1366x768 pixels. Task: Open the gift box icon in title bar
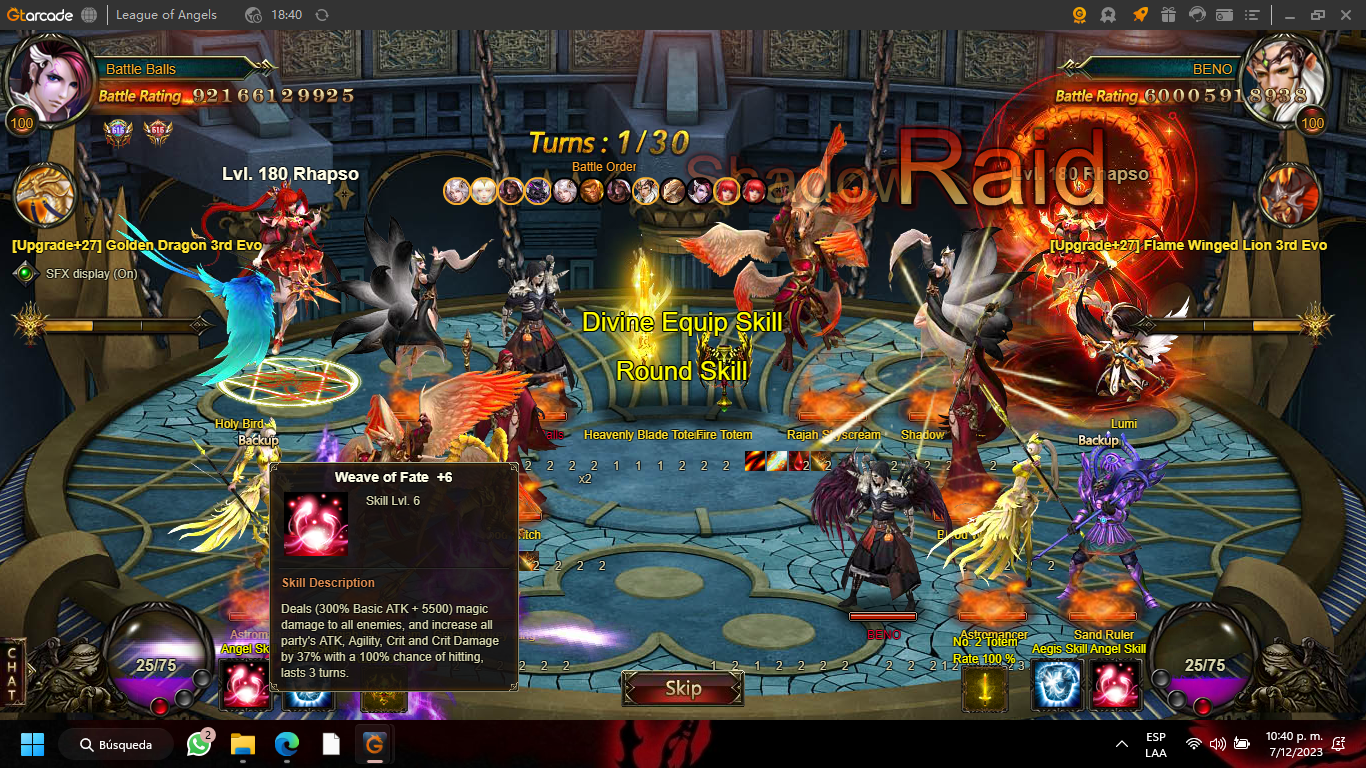[x=1168, y=15]
